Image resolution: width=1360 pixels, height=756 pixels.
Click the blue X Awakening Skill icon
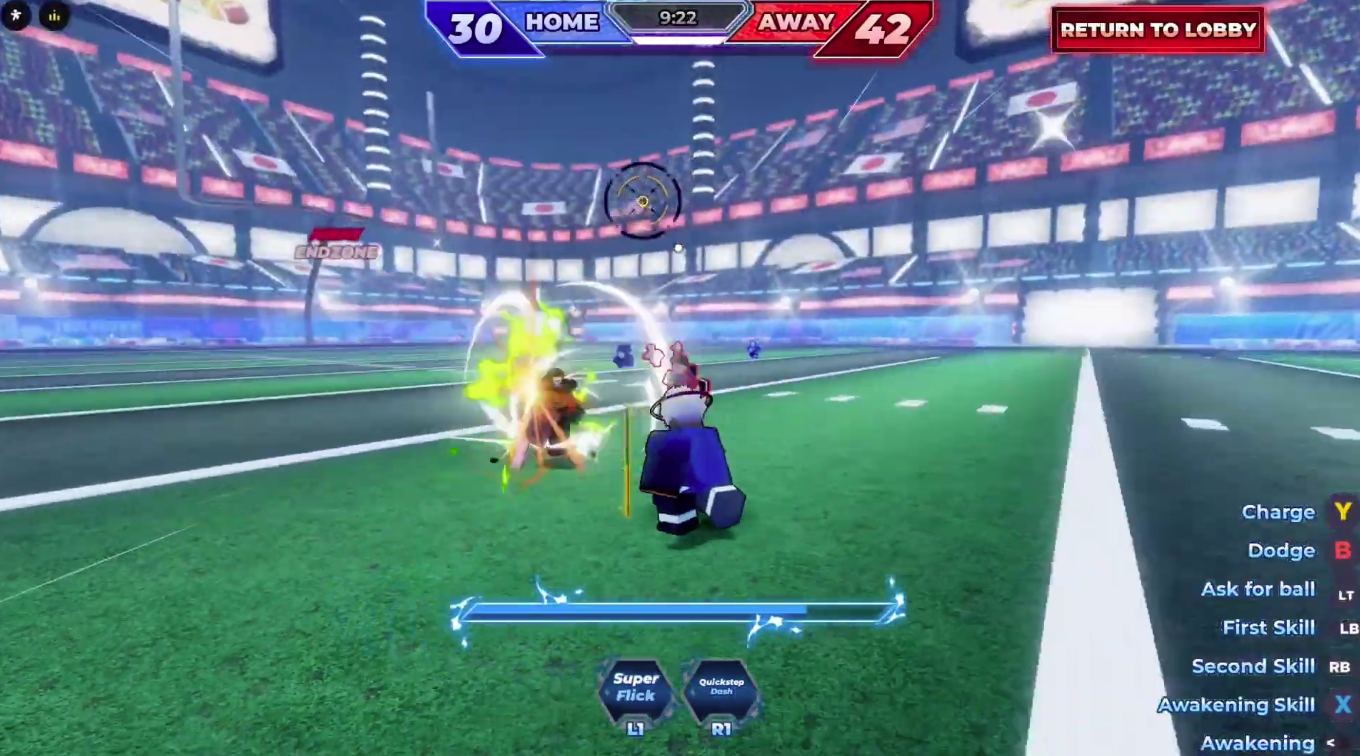click(x=1343, y=704)
